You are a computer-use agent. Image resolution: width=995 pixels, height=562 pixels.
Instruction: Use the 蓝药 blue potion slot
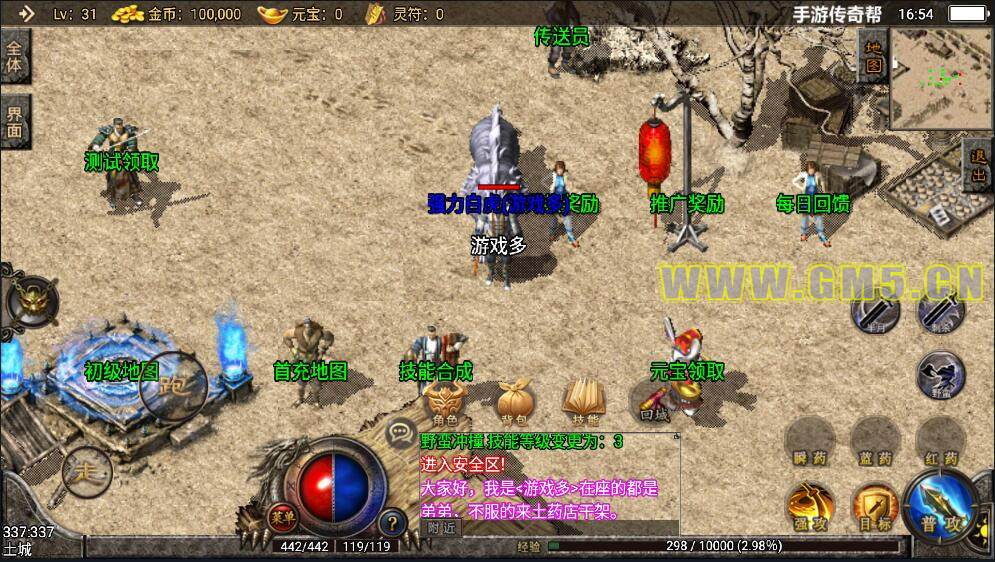pos(873,441)
